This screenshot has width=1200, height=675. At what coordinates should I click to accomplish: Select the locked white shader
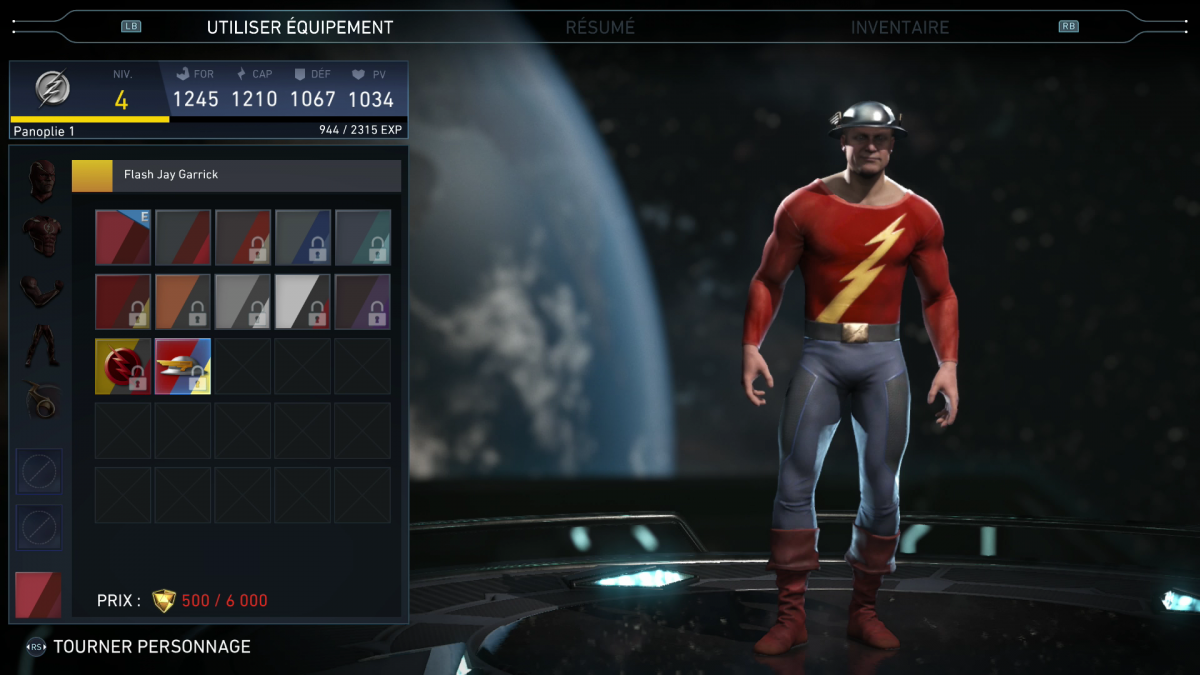tap(303, 301)
